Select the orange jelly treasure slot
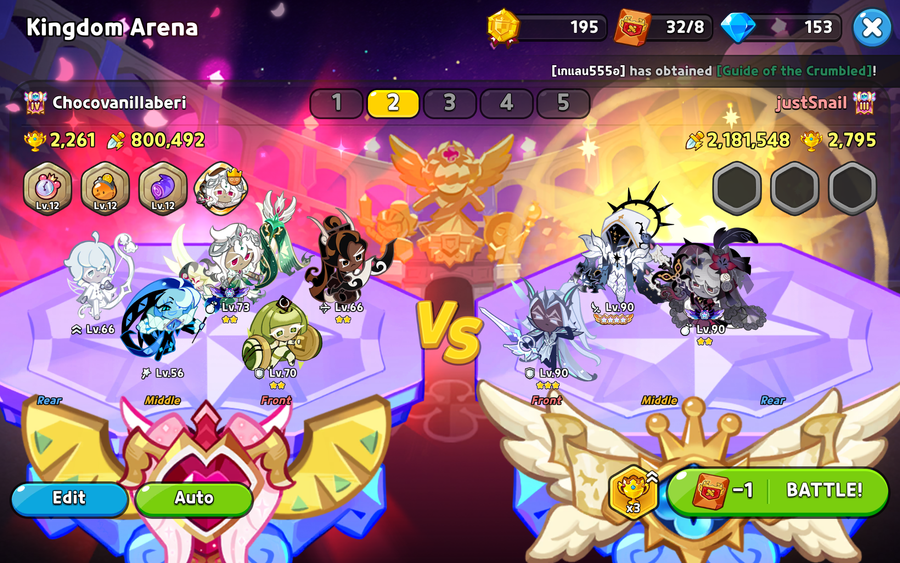The width and height of the screenshot is (900, 563). point(104,187)
